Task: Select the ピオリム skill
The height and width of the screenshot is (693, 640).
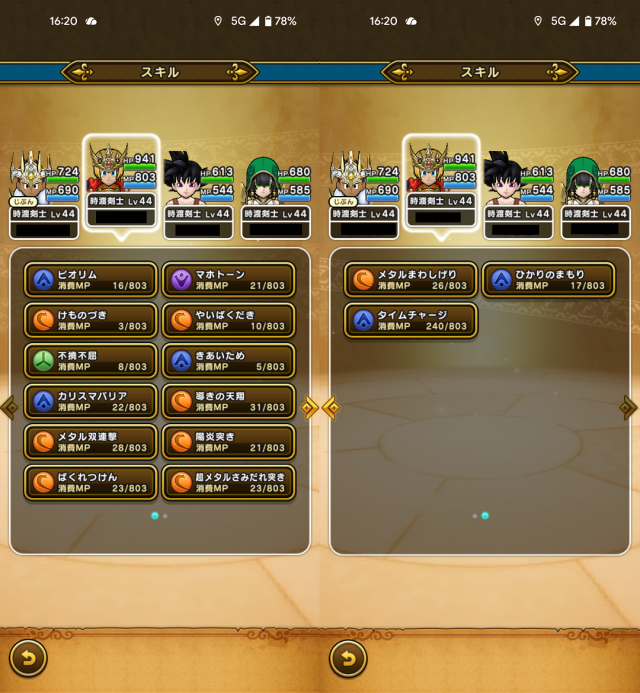Action: coord(92,280)
